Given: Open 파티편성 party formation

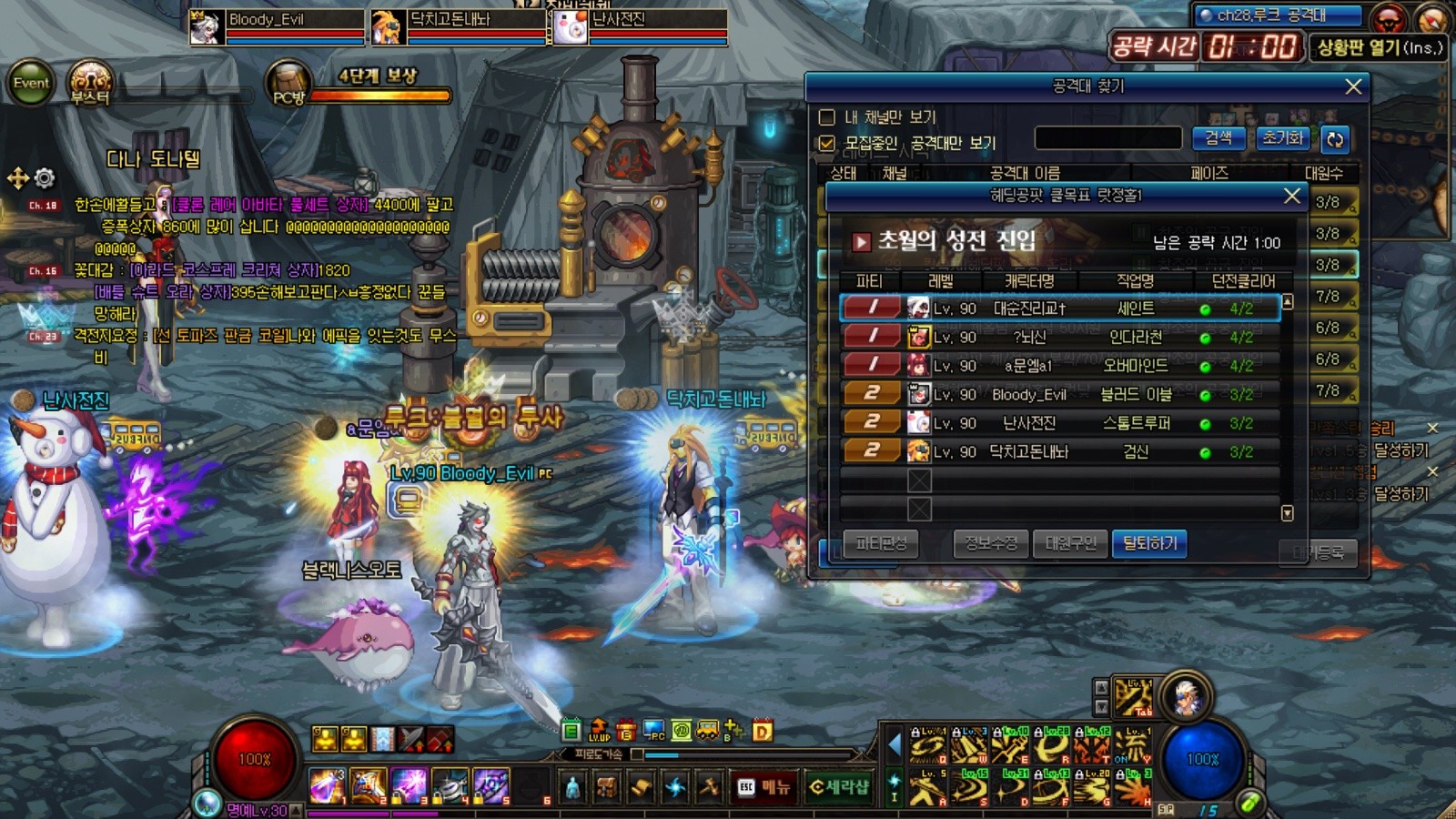Looking at the screenshot, I should coord(880,544).
